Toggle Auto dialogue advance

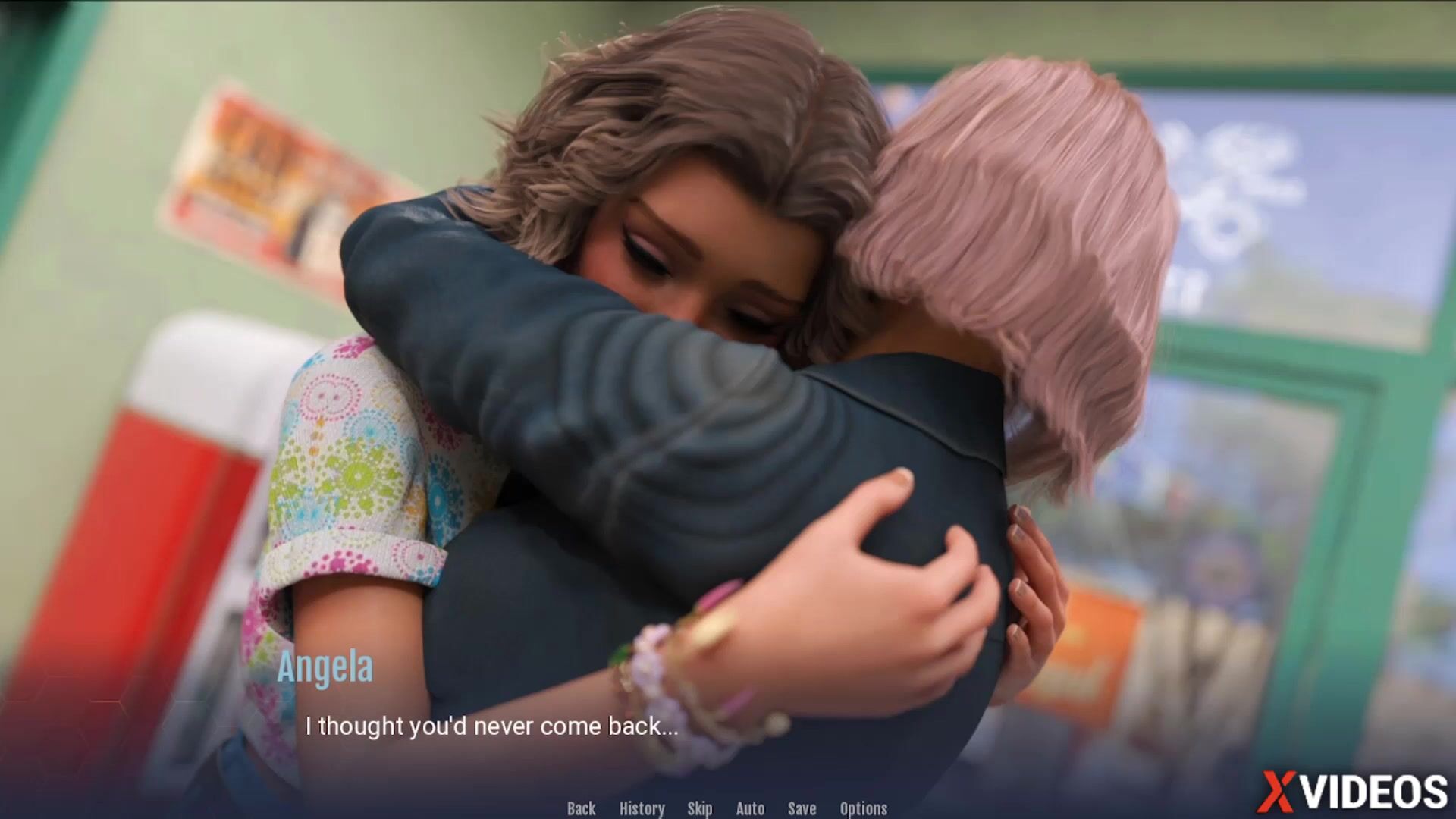pos(750,808)
